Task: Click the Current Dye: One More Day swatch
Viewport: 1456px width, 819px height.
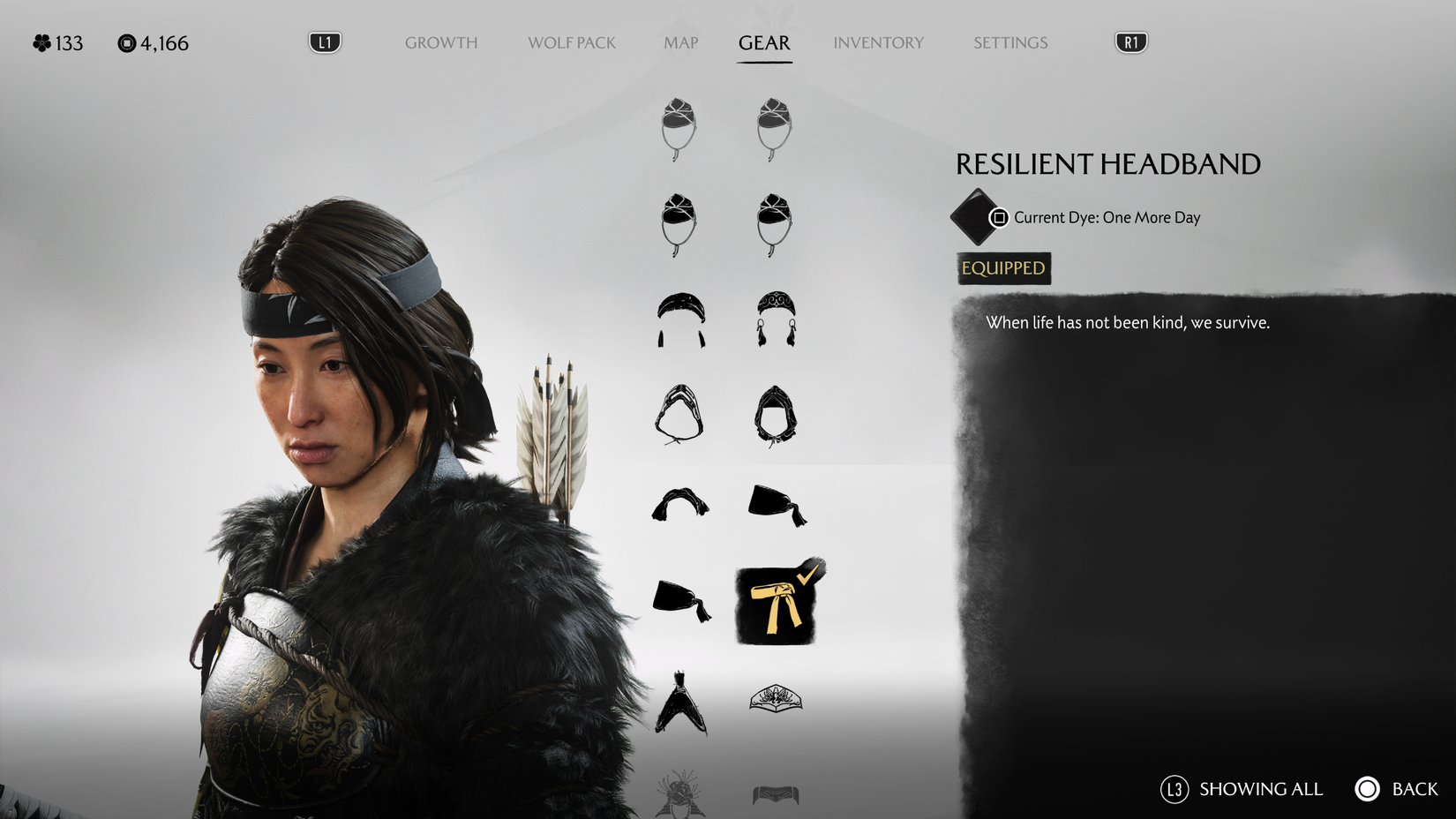Action: point(974,217)
